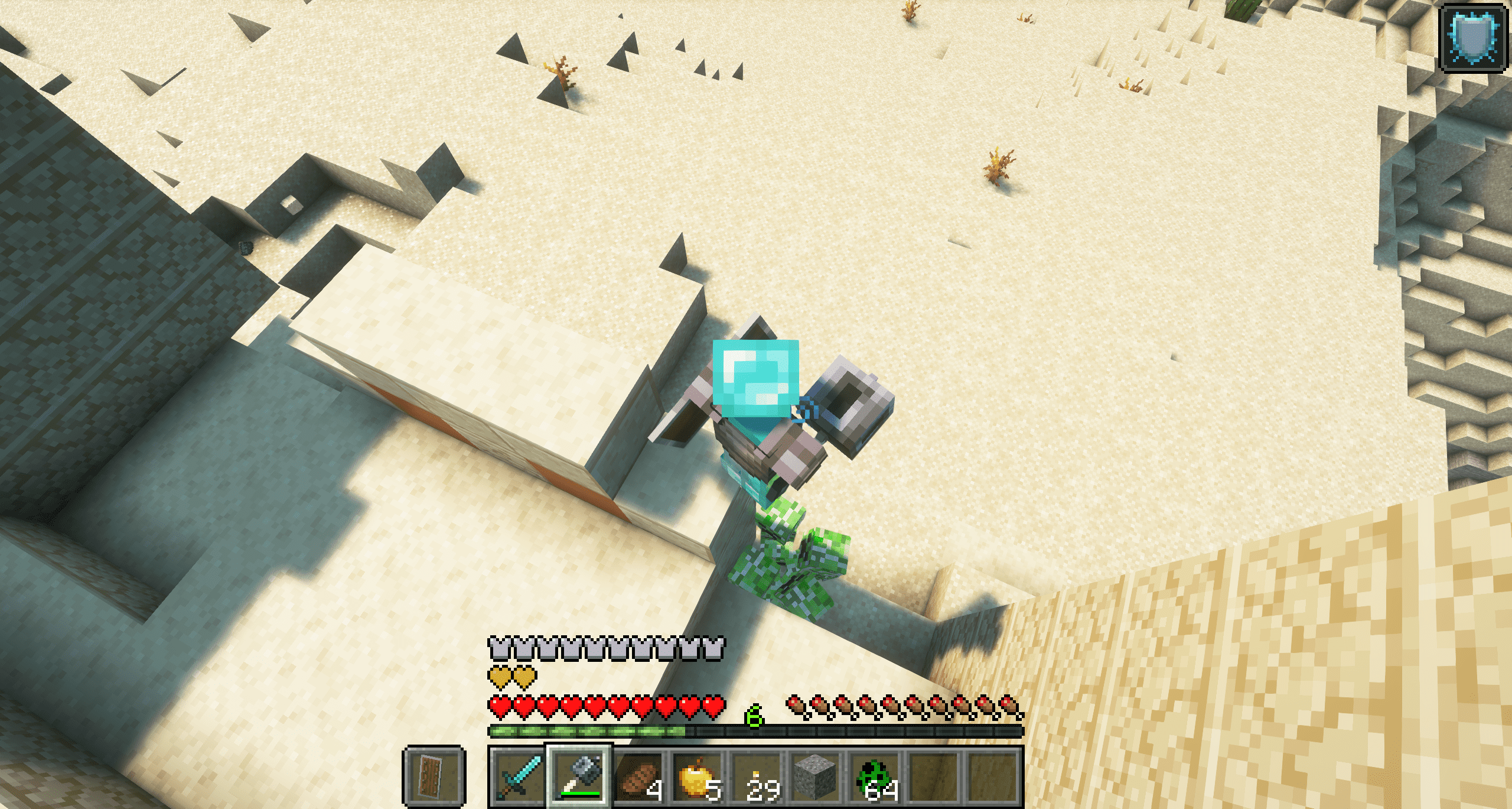Click the shield status effect icon
Viewport: 1512px width, 809px height.
(1473, 38)
